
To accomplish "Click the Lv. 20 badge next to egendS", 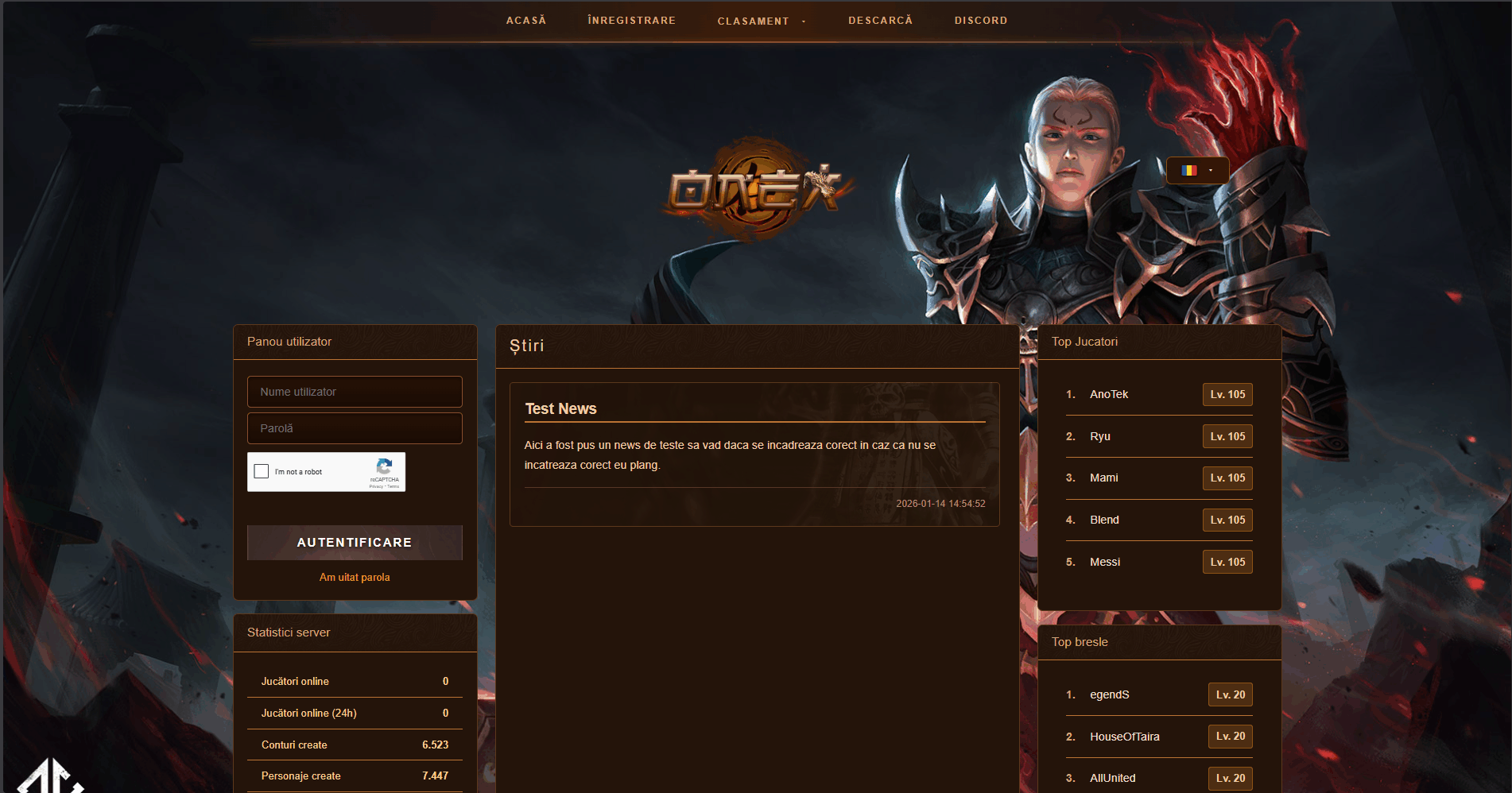I will coord(1230,694).
